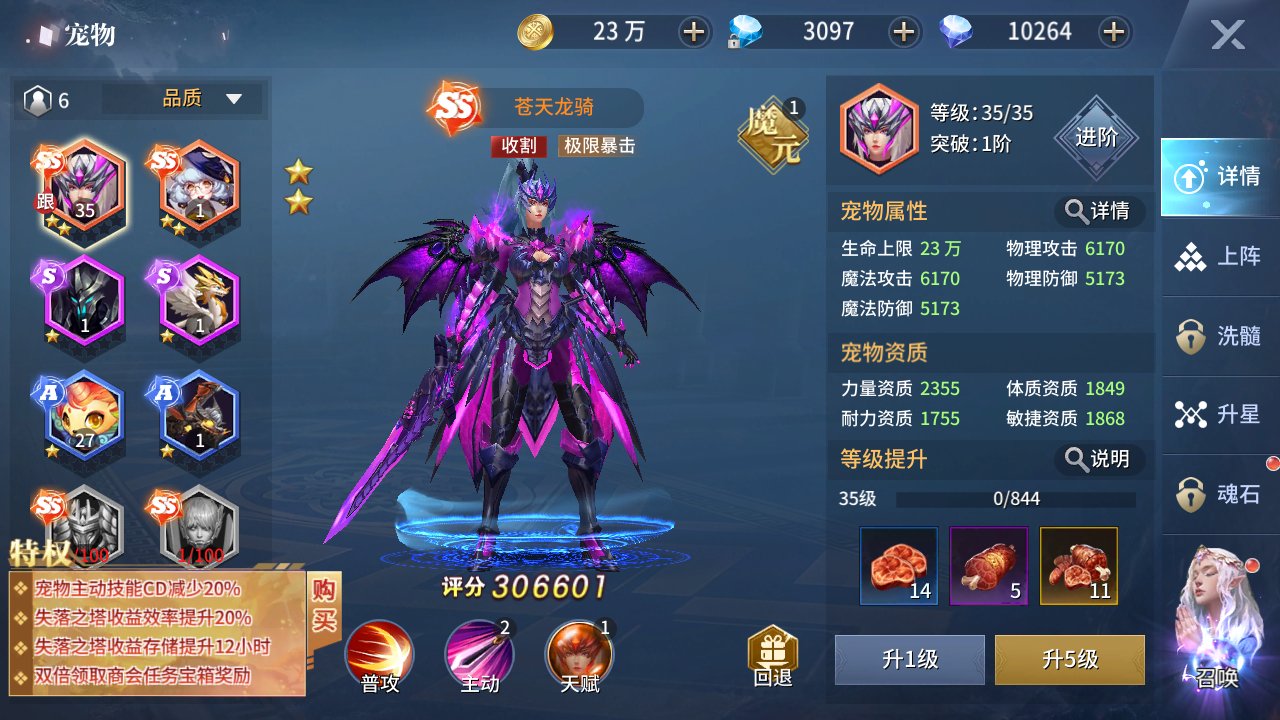Select the red steak food item
Viewport: 1280px width, 720px height.
coord(898,566)
